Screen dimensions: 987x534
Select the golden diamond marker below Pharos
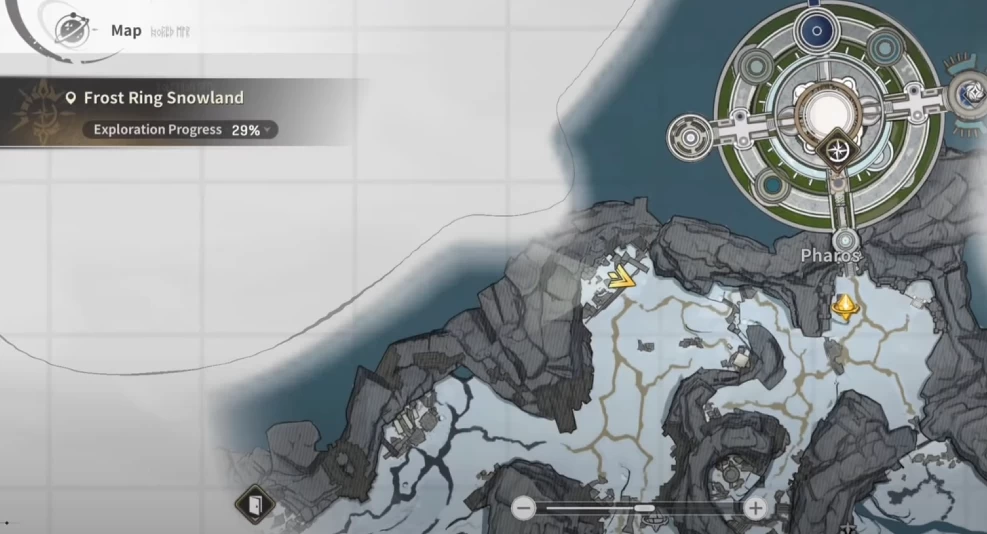[x=845, y=305]
